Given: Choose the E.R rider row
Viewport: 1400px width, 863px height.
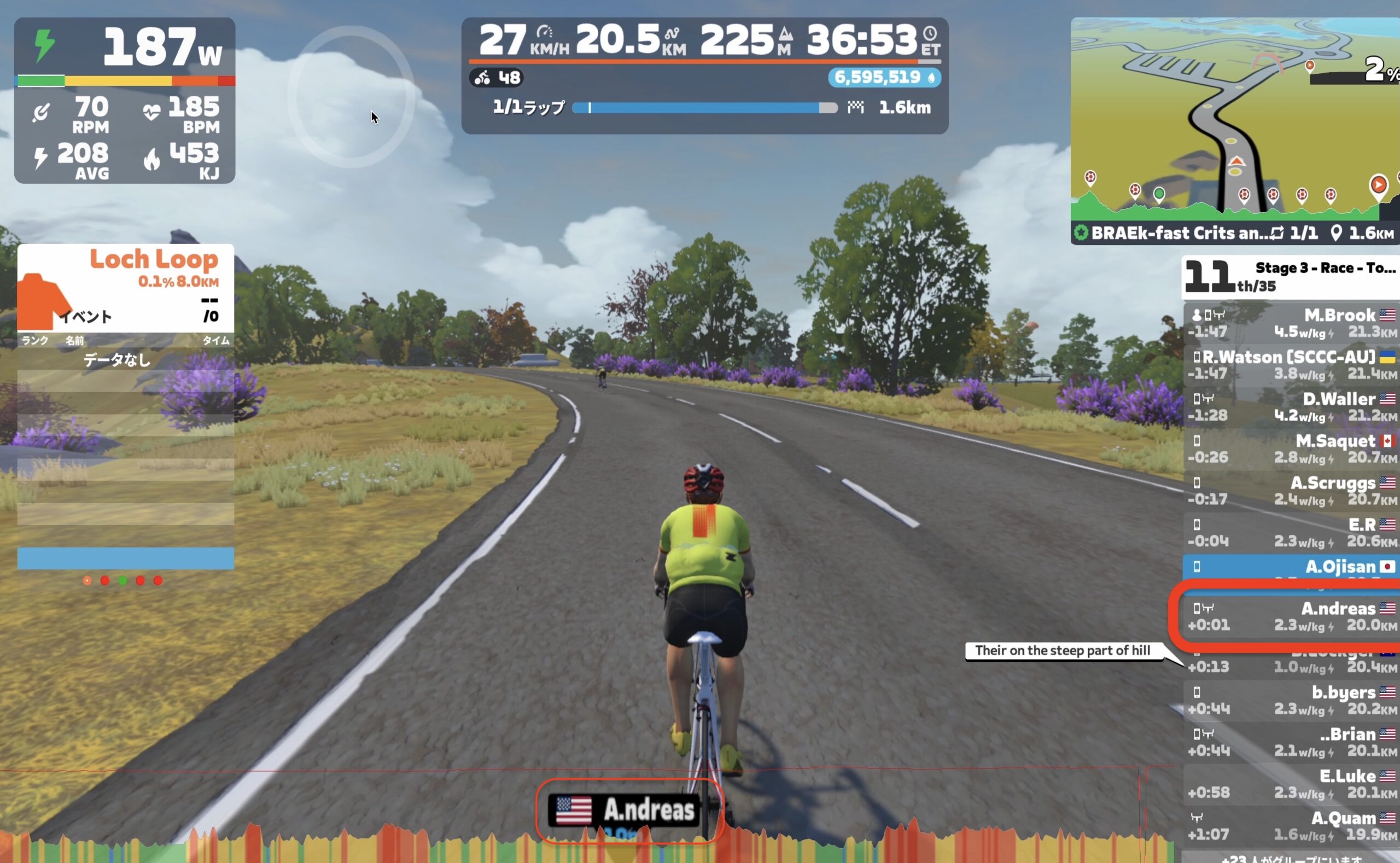Looking at the screenshot, I should point(1291,533).
